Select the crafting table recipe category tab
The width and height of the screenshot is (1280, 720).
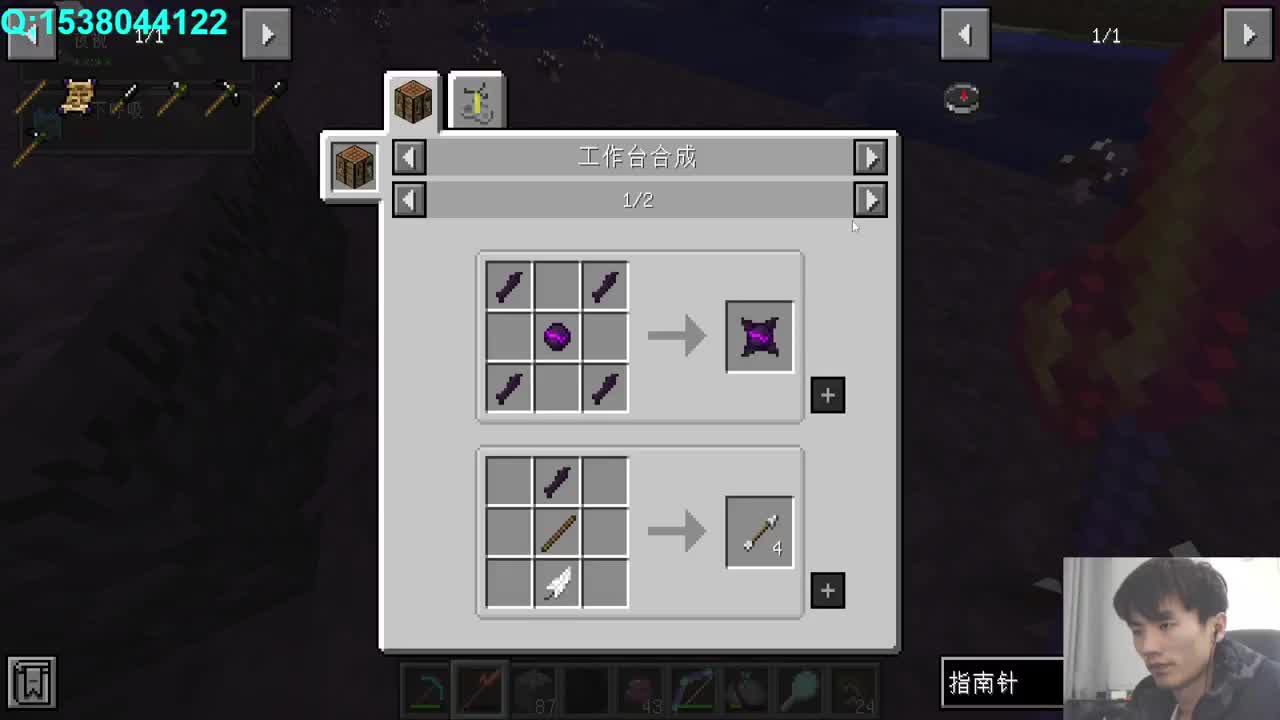(x=412, y=99)
